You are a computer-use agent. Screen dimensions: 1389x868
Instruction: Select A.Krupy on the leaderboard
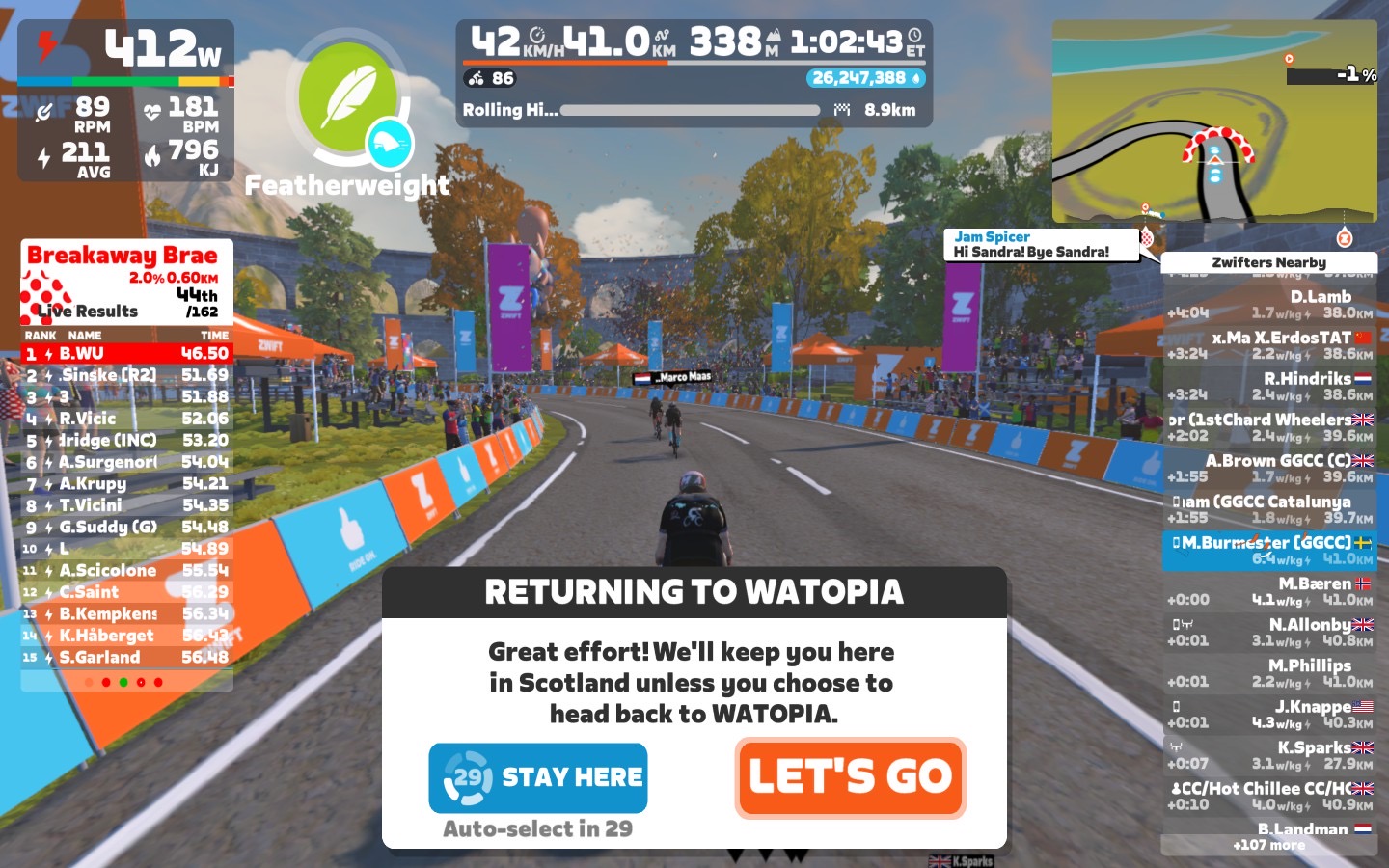click(x=126, y=484)
